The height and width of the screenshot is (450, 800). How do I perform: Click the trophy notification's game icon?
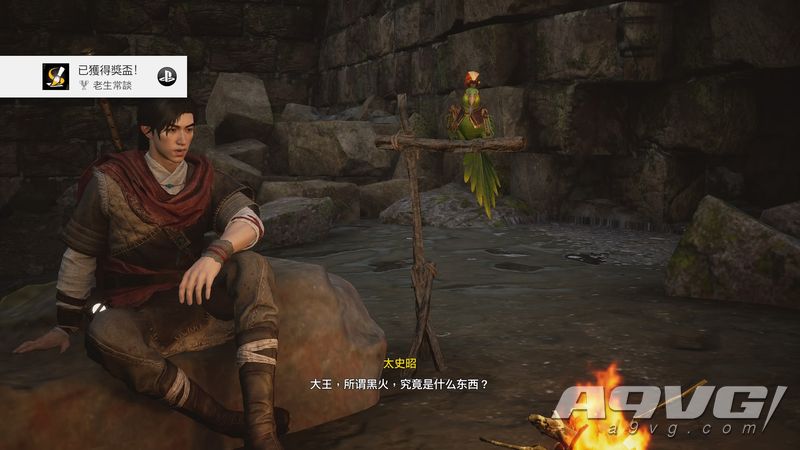[x=54, y=77]
